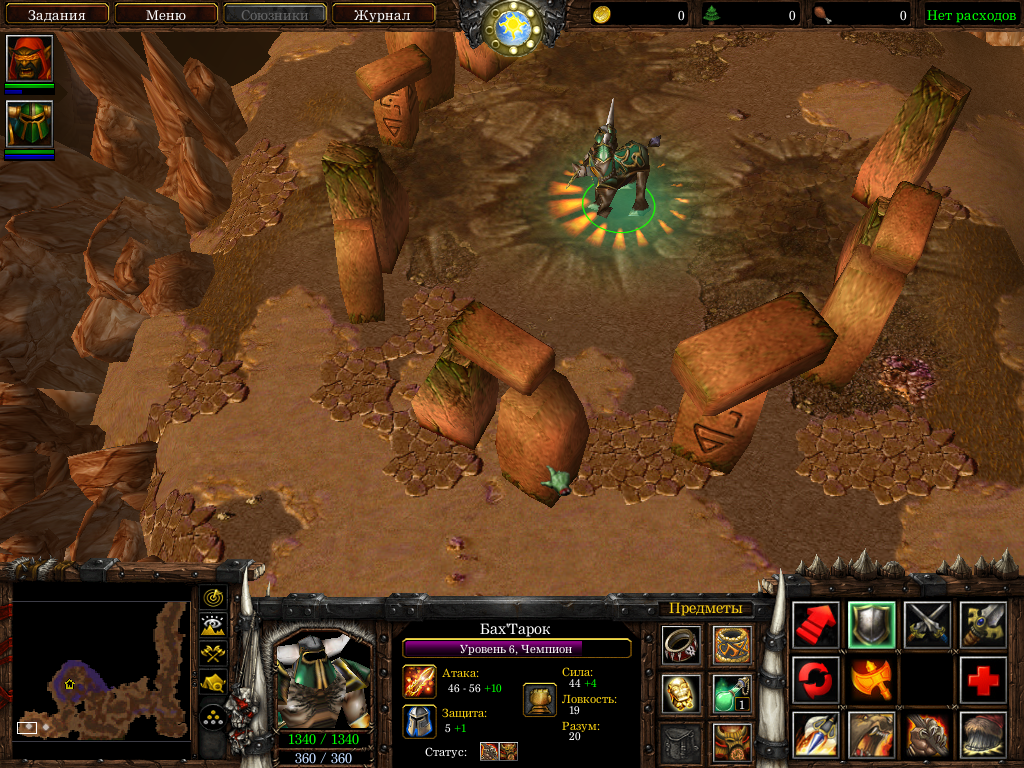
Task: Open the Задания quests button
Action: click(x=55, y=15)
